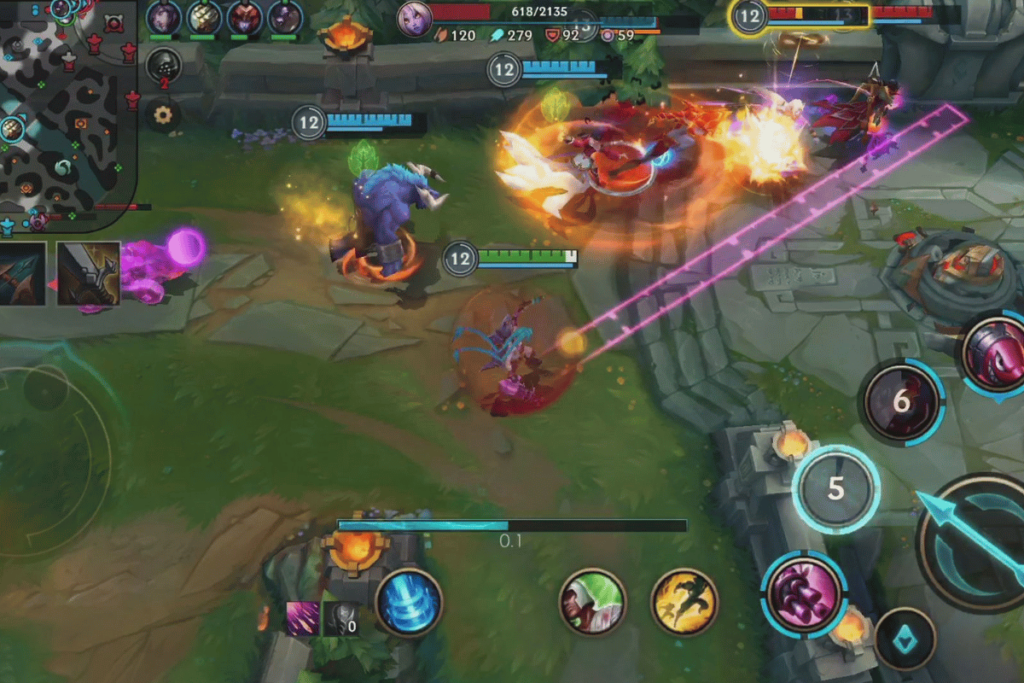Click the targeted enemy's white-haired portrait
This screenshot has height=683, width=1024.
click(x=414, y=19)
